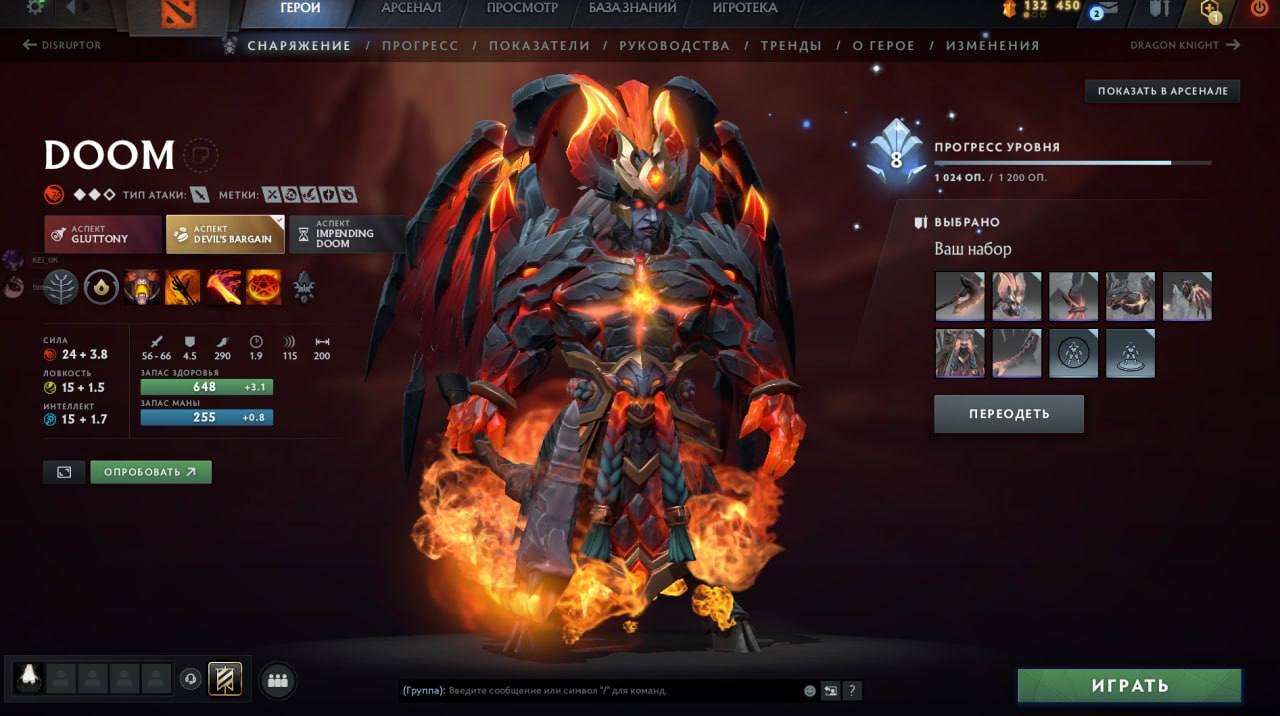Open settings with the gear icon
1280x716 pixels.
(x=36, y=7)
